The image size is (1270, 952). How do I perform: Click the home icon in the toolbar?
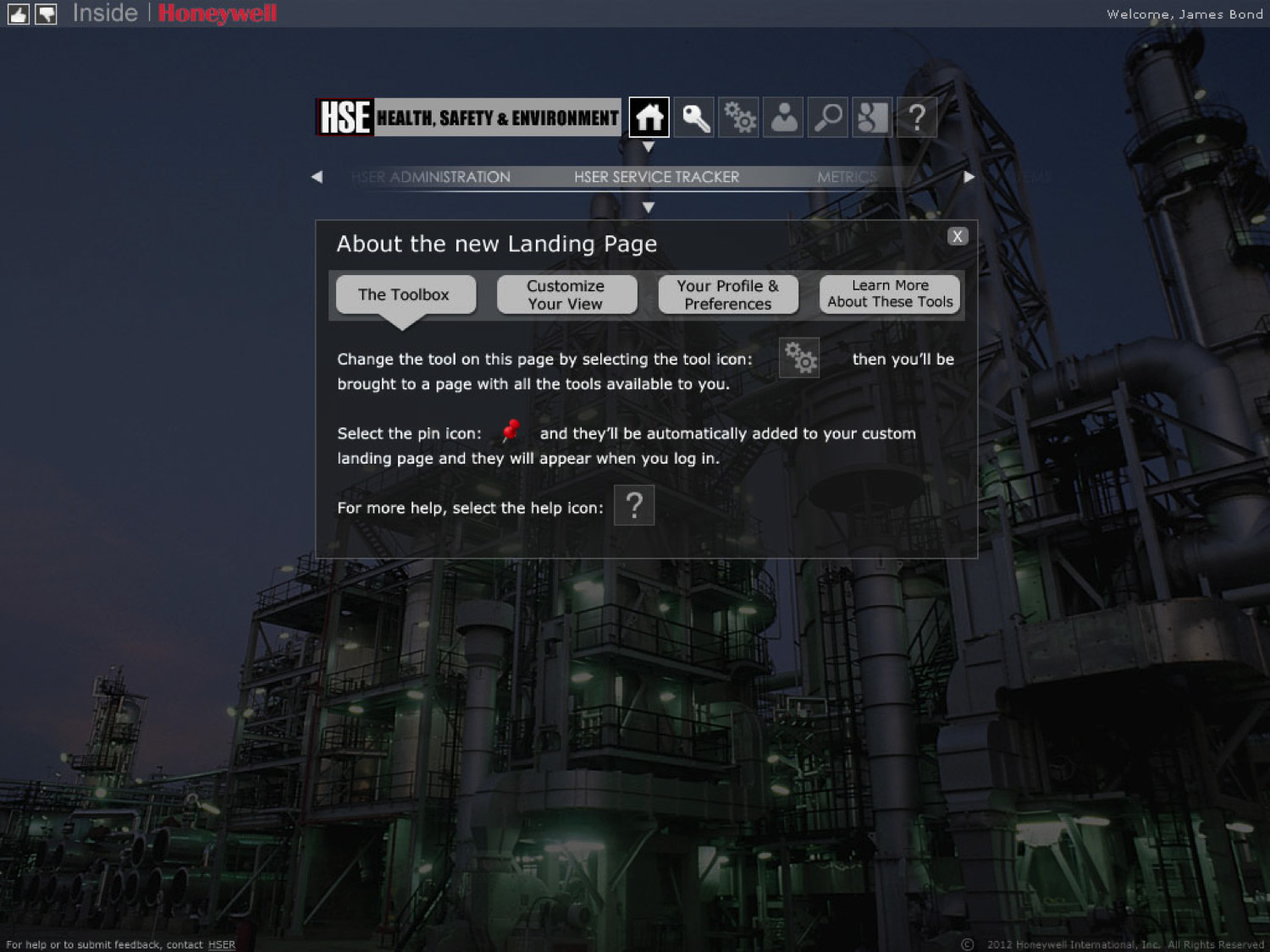click(x=649, y=118)
